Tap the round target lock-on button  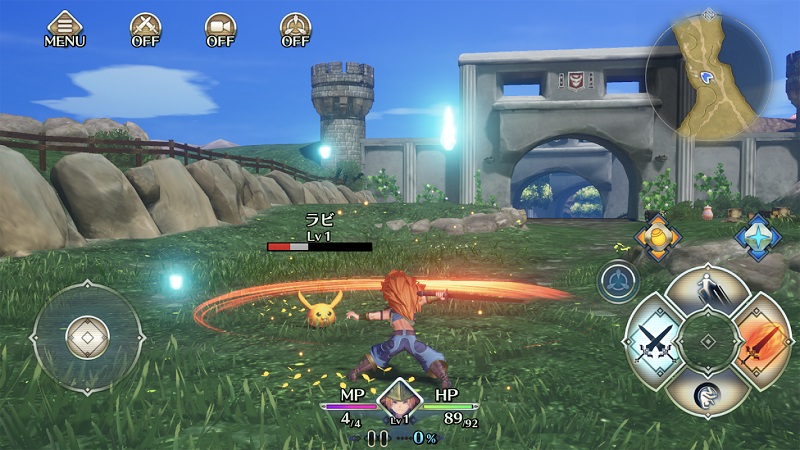(x=619, y=281)
